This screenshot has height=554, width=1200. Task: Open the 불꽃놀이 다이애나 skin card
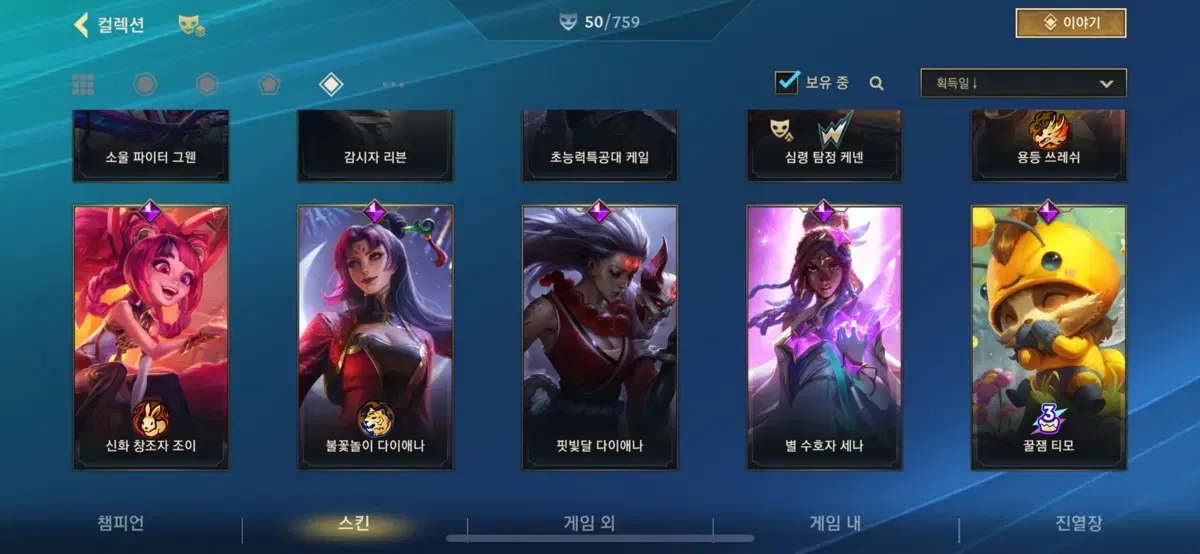click(375, 336)
